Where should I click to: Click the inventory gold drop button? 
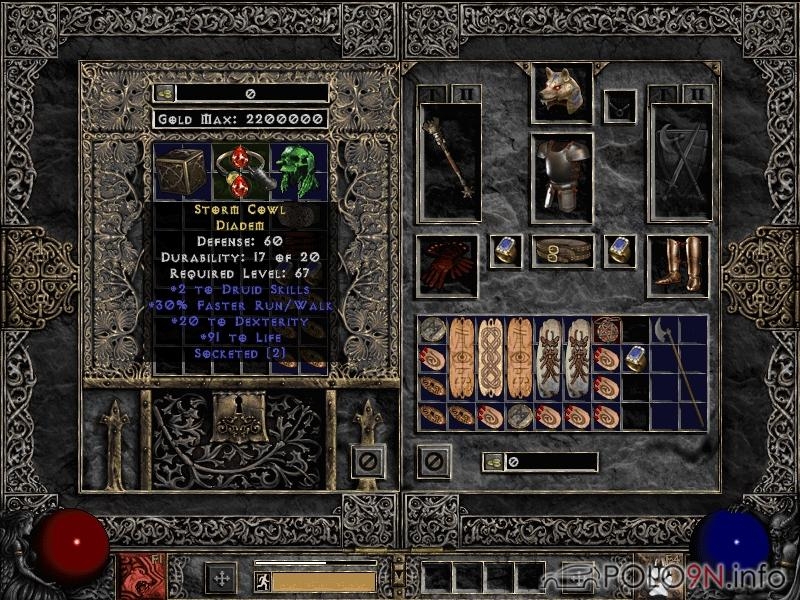pos(492,462)
